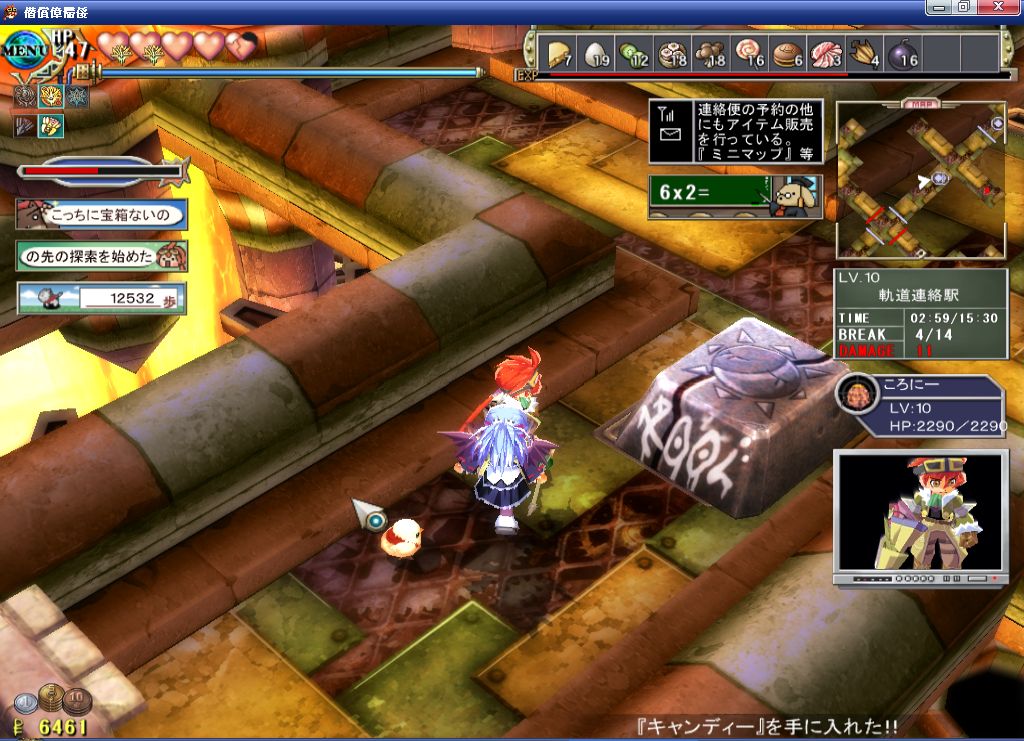Use the purple bomb item
Viewport: 1024px width, 741px height.
point(901,53)
